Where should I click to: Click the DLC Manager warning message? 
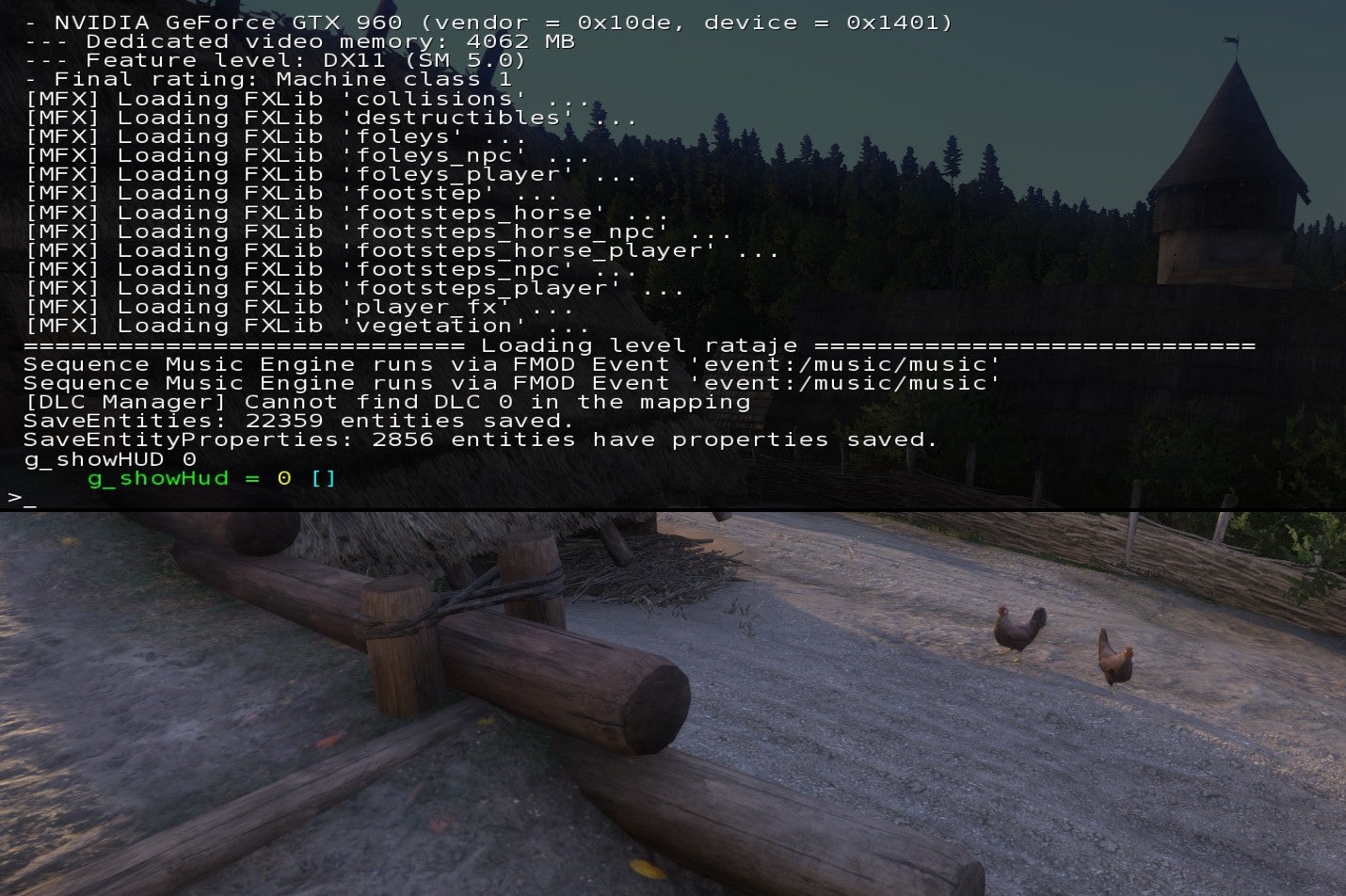(386, 402)
